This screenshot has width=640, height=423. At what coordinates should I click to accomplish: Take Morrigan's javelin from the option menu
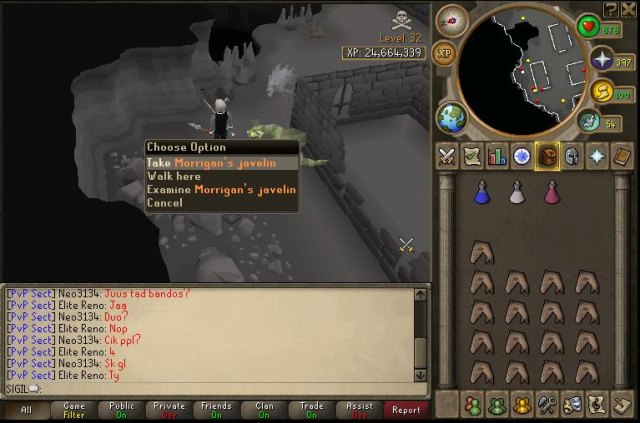pyautogui.click(x=221, y=162)
